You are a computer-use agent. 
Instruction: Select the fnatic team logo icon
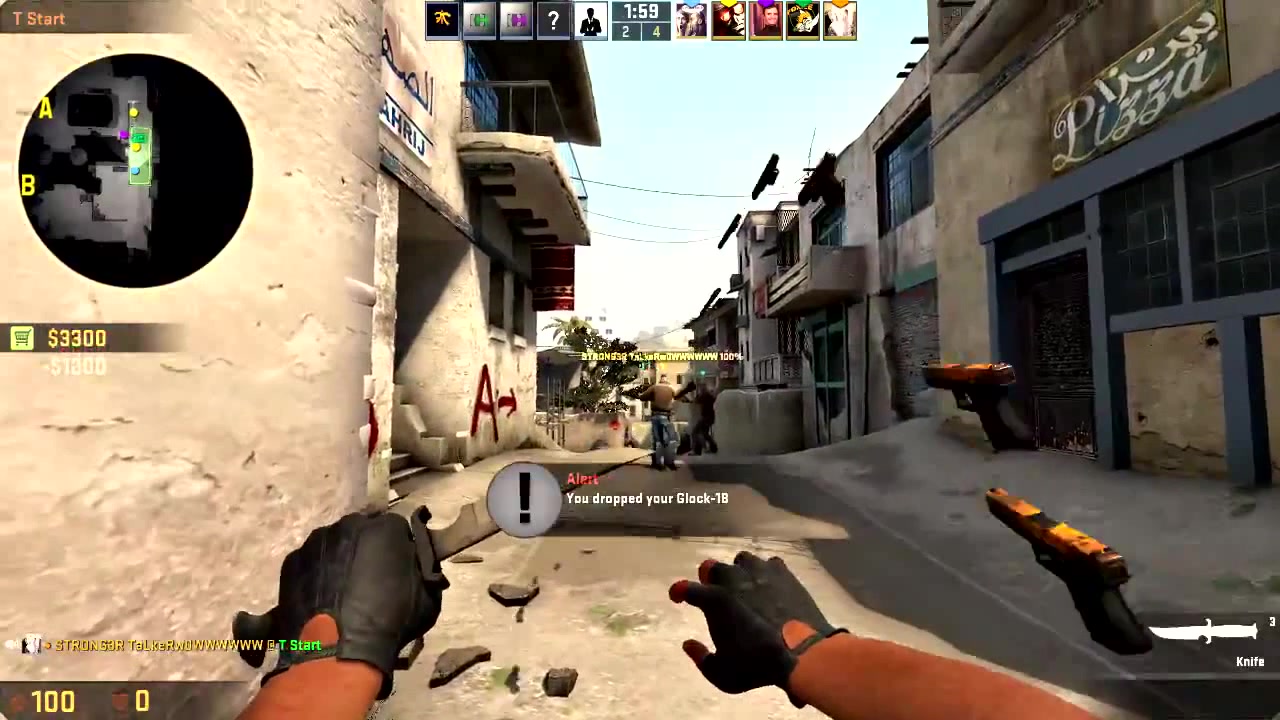click(442, 19)
